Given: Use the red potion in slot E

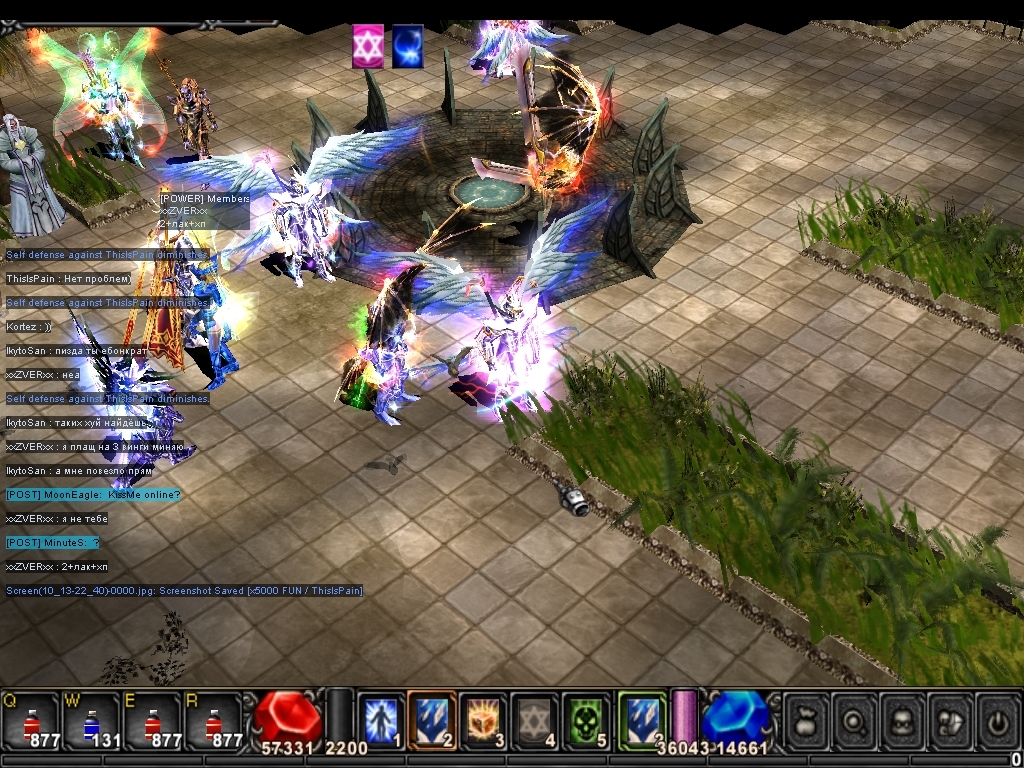Looking at the screenshot, I should (152, 720).
